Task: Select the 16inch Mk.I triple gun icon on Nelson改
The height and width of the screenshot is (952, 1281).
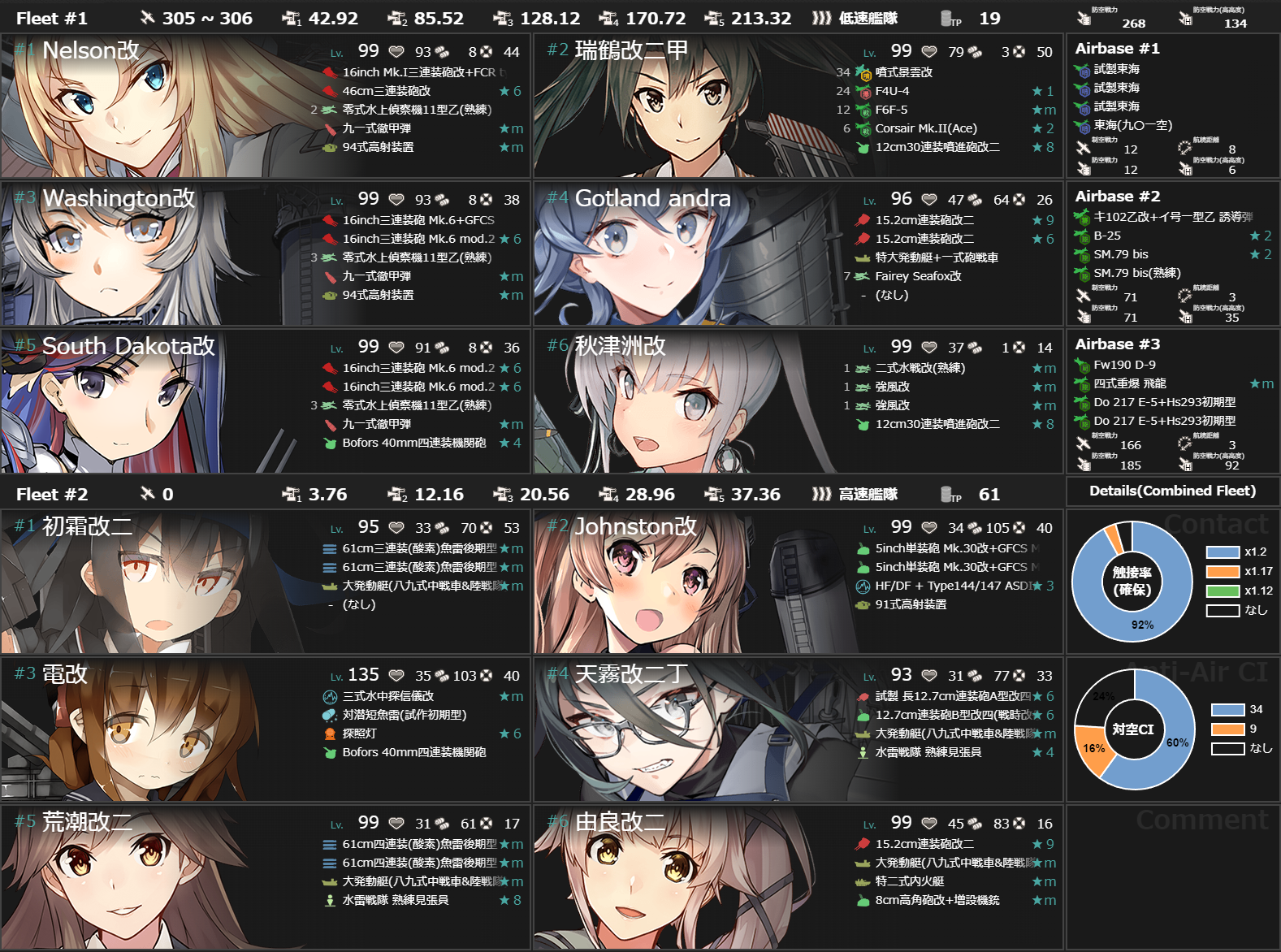Action: [329, 71]
